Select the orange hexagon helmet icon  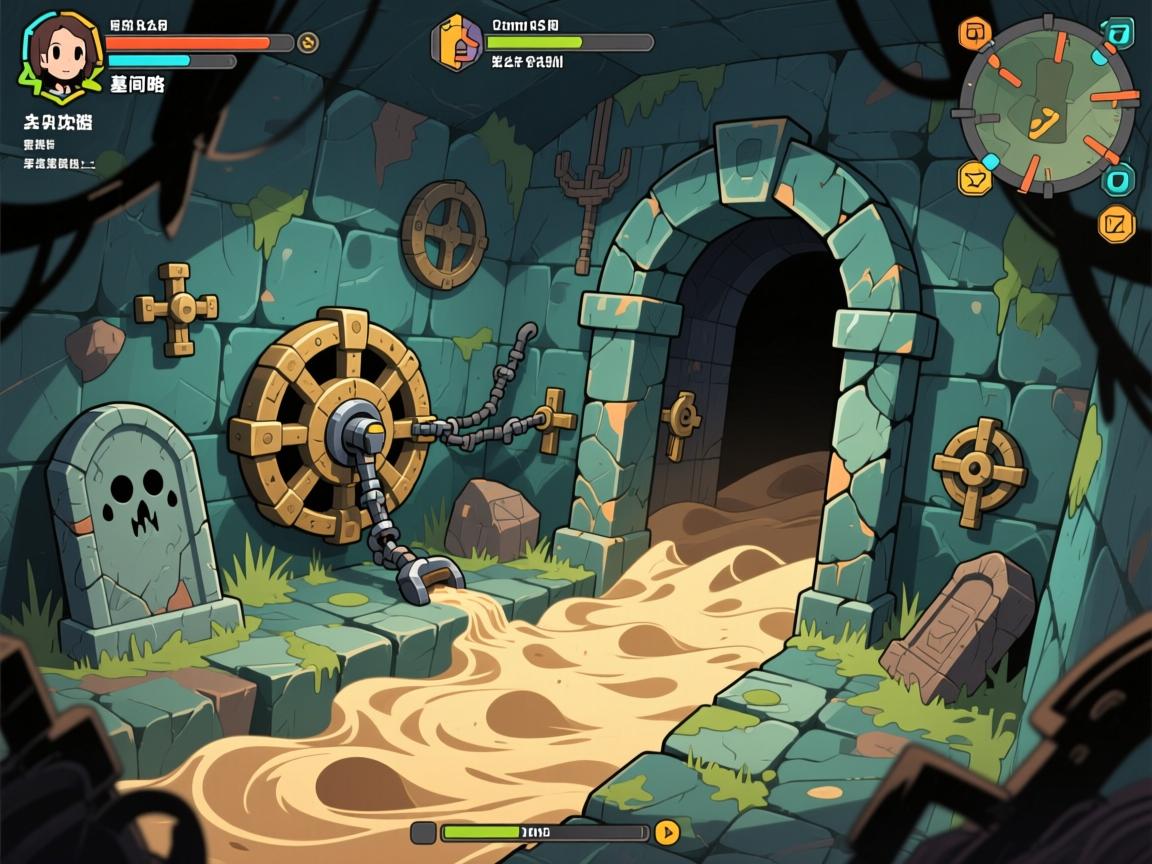456,43
